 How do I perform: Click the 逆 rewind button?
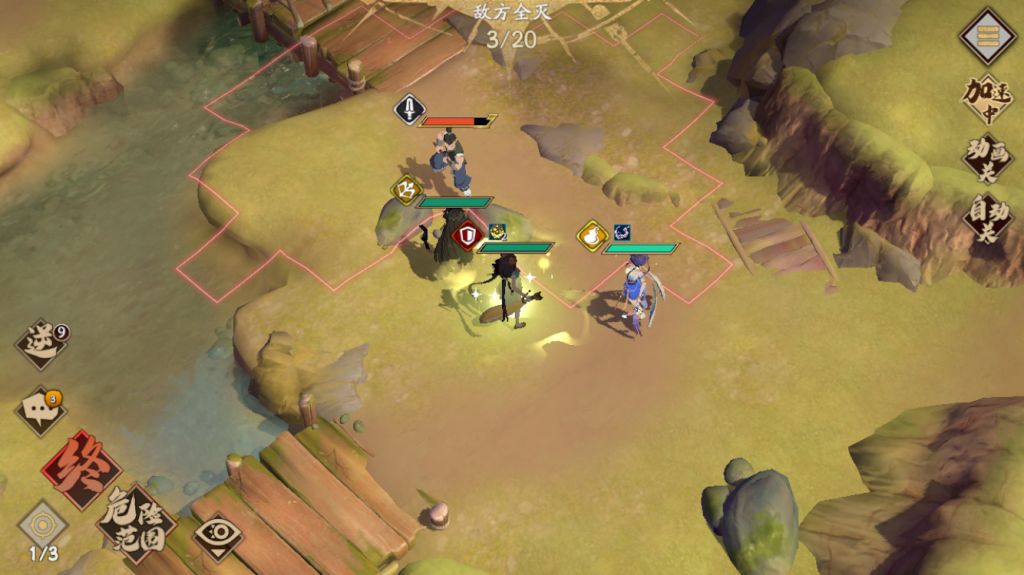pos(41,344)
